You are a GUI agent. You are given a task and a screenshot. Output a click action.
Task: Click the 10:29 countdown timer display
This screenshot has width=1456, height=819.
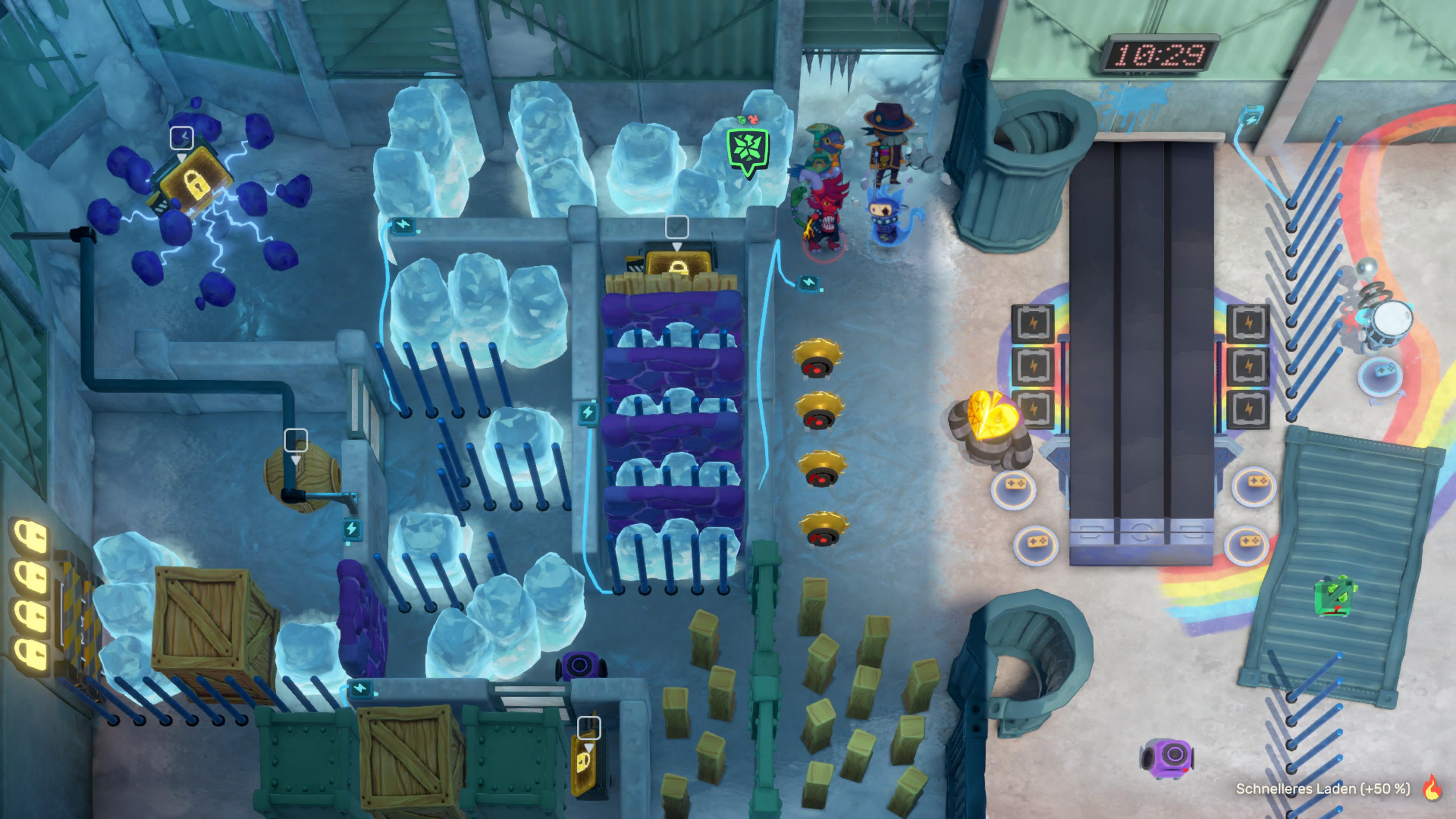coord(1159,54)
